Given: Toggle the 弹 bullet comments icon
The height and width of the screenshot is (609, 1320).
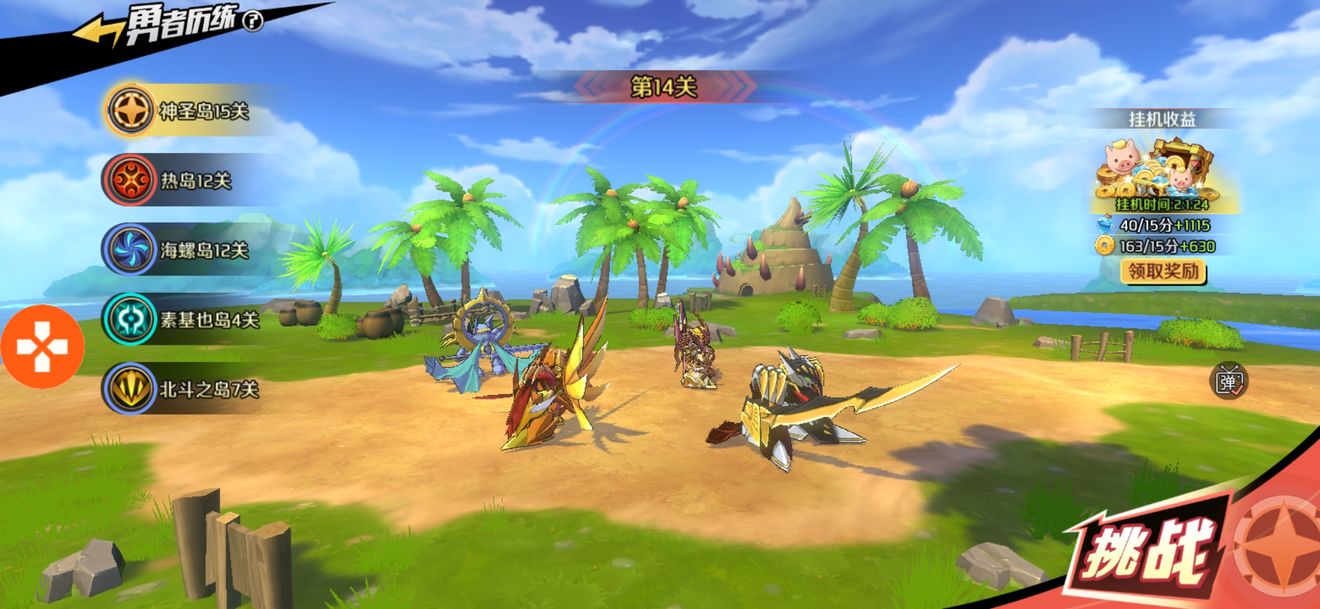Looking at the screenshot, I should [1227, 380].
